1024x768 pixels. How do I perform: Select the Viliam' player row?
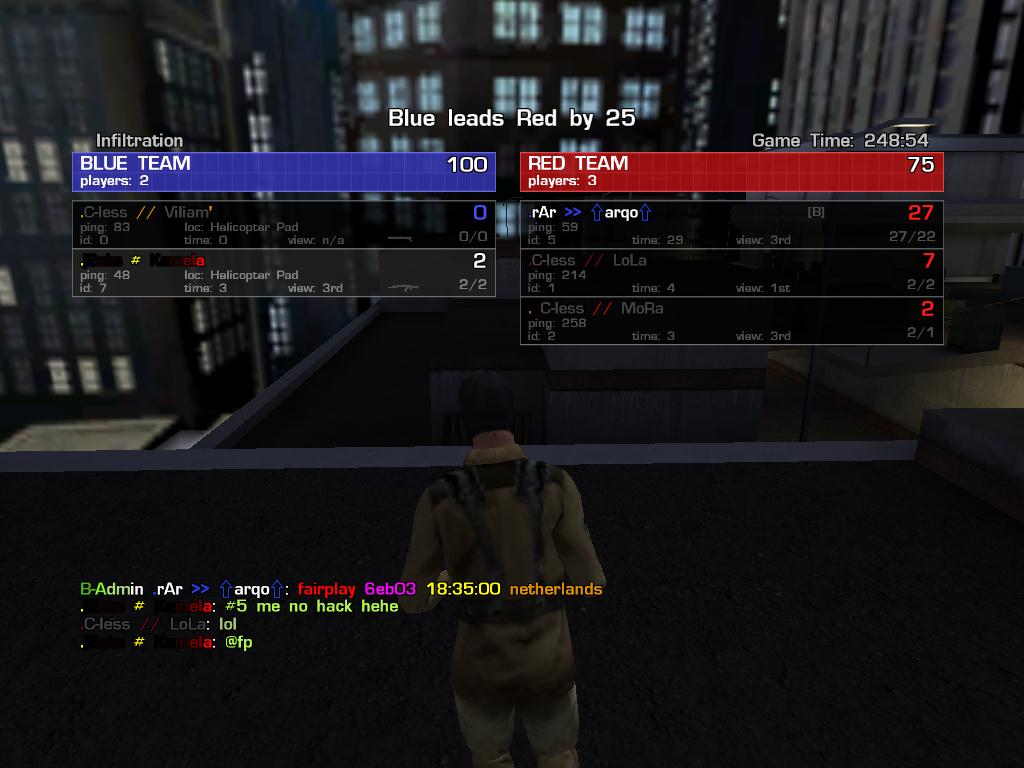(x=284, y=225)
